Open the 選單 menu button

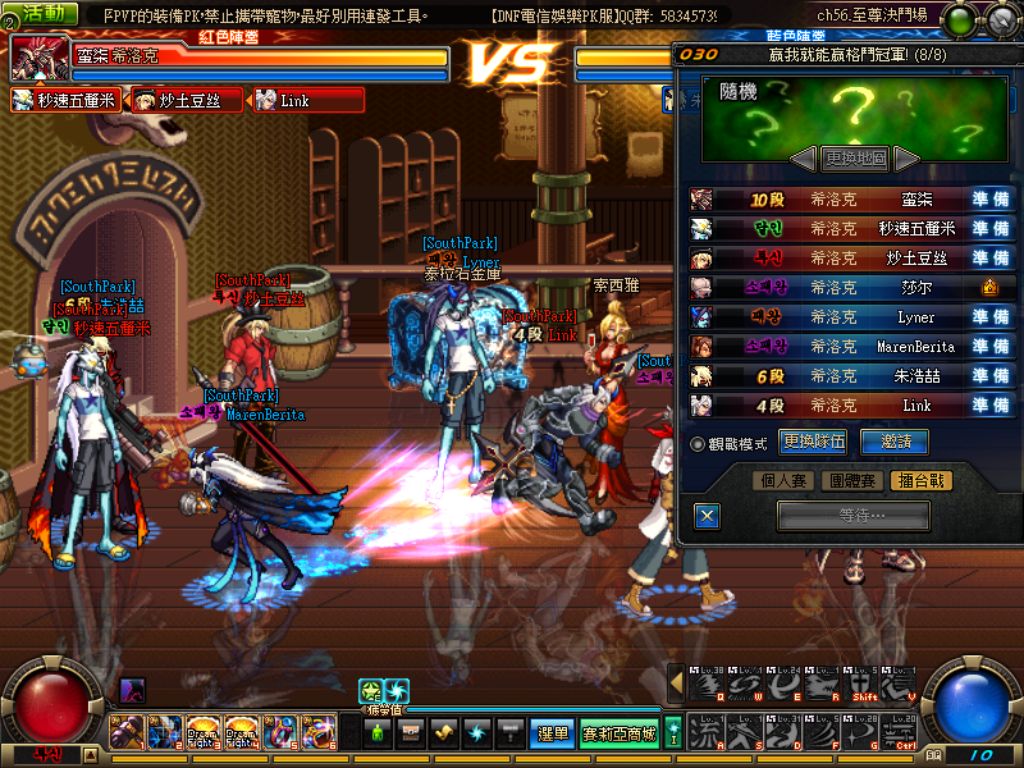pos(551,733)
